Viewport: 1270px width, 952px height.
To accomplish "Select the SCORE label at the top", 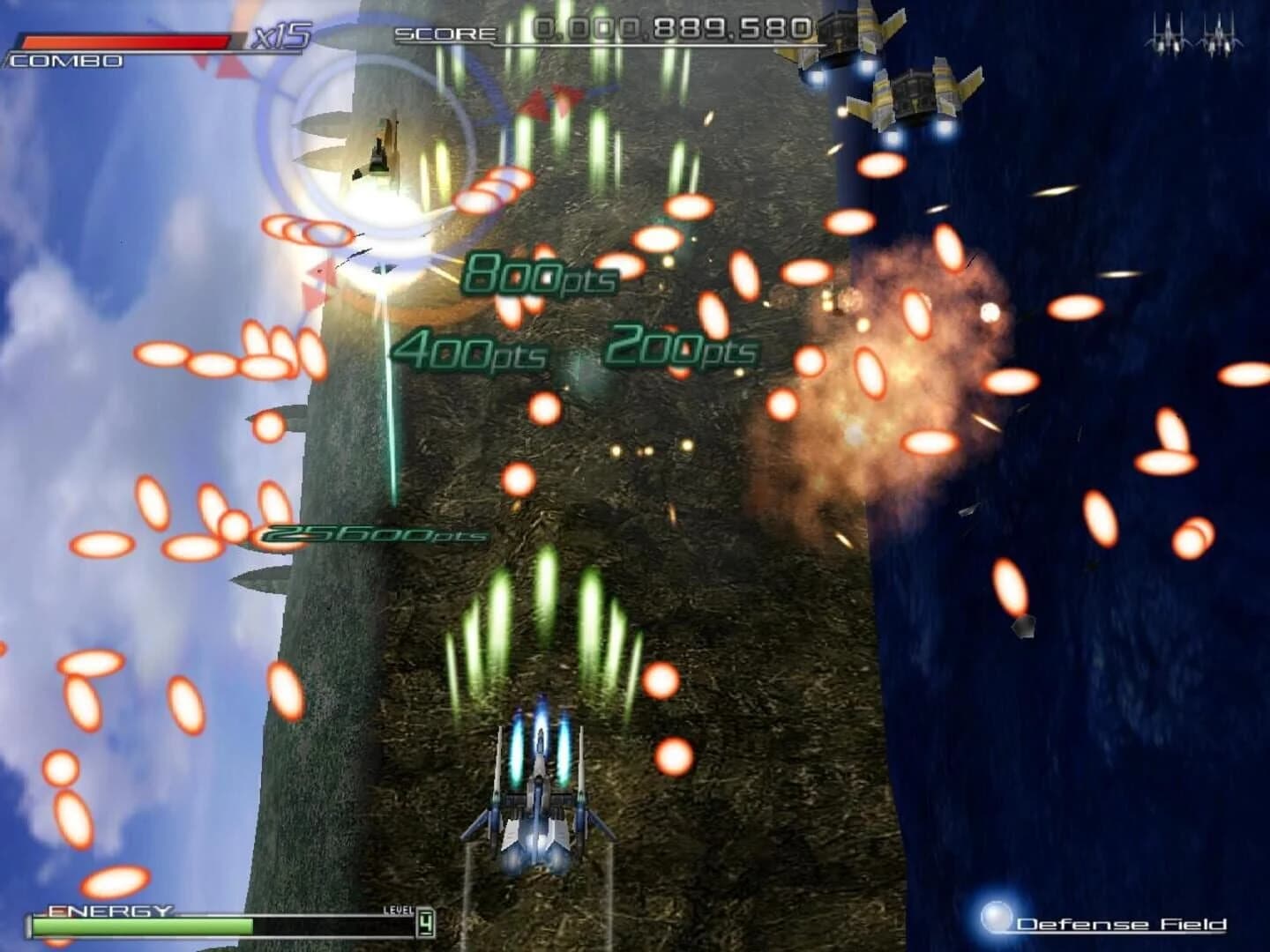I will click(445, 33).
